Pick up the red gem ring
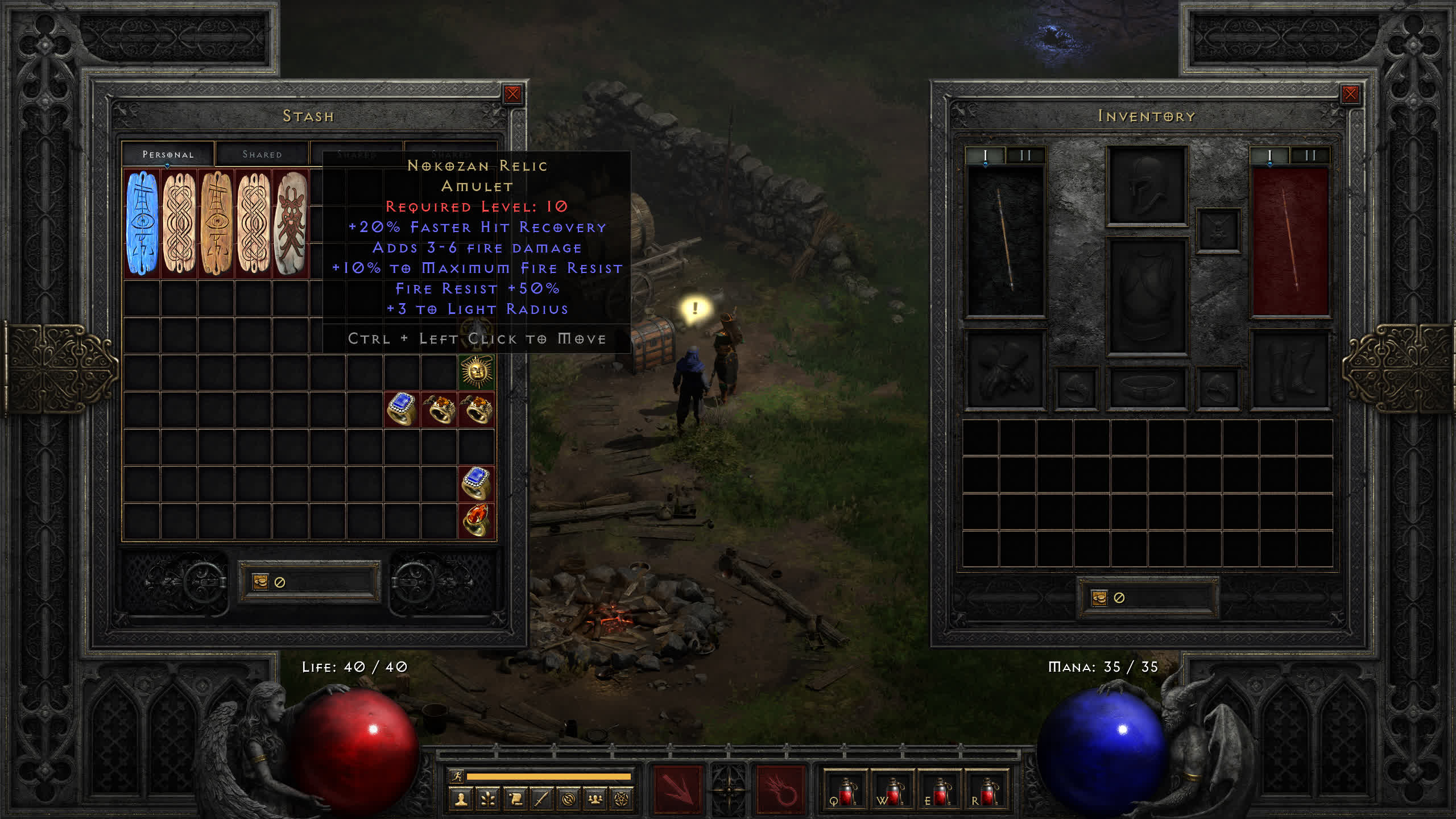The width and height of the screenshot is (1456, 819). pyautogui.click(x=477, y=520)
